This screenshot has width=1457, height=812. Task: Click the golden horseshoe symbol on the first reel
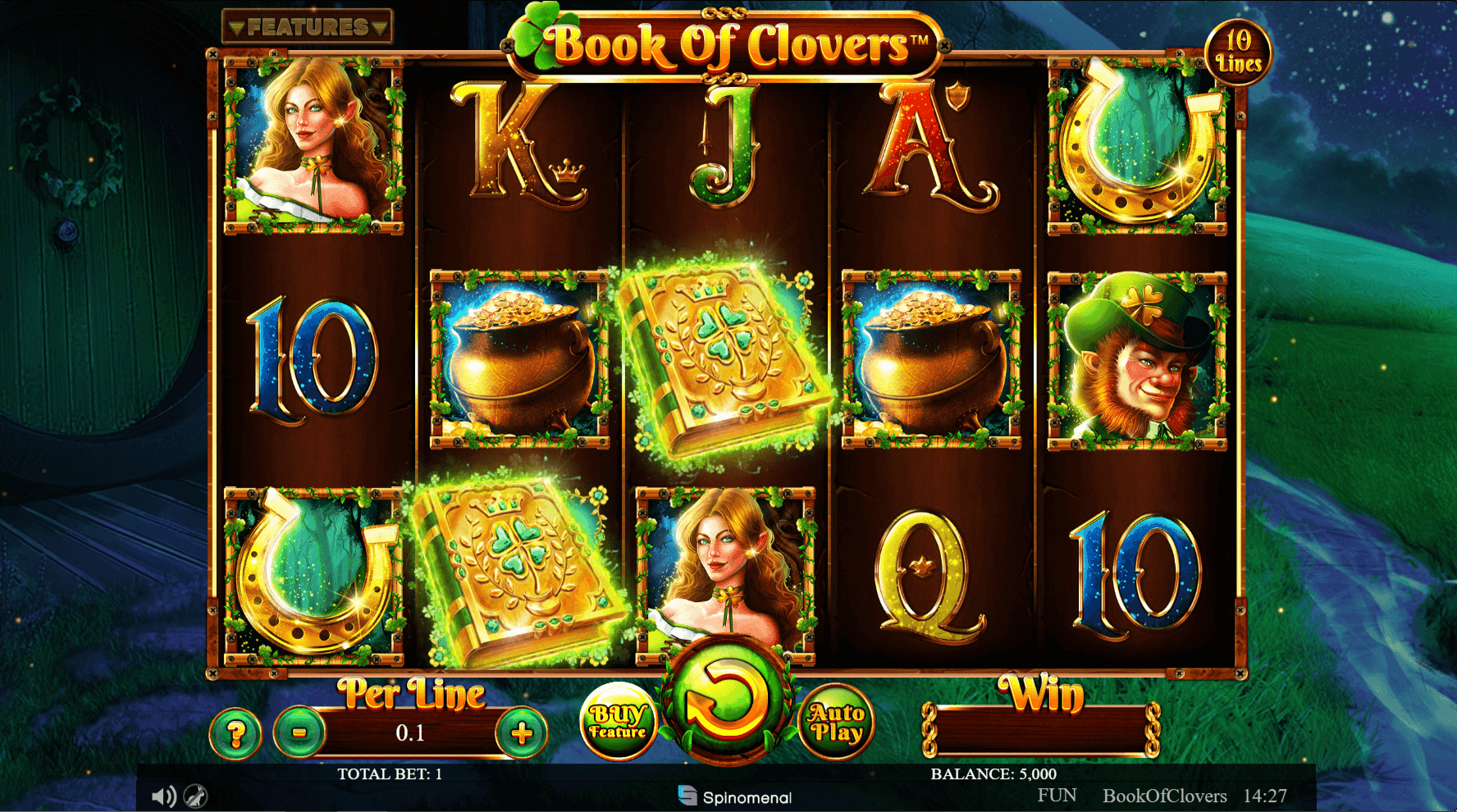[x=312, y=574]
